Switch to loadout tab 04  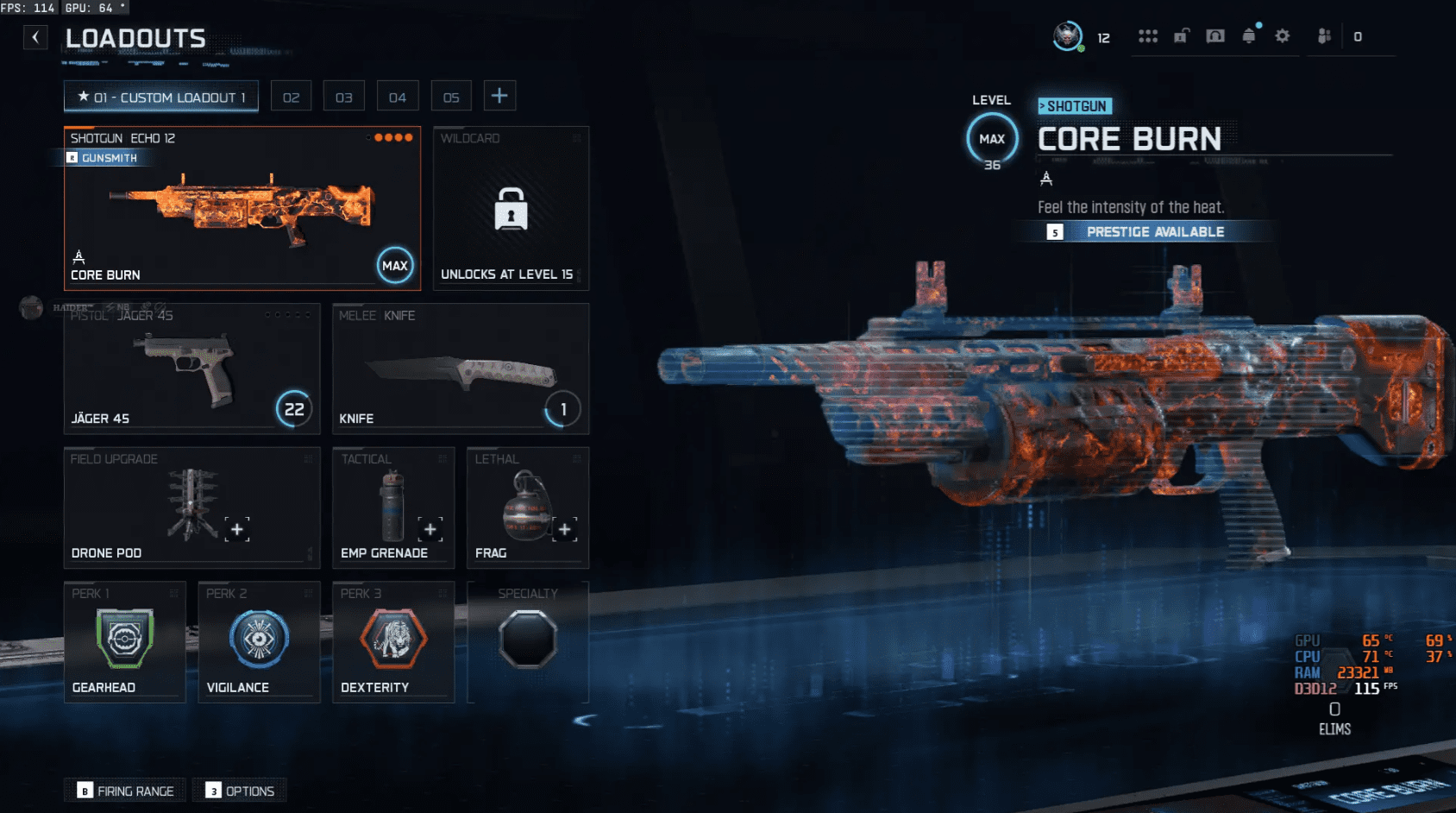pos(398,97)
